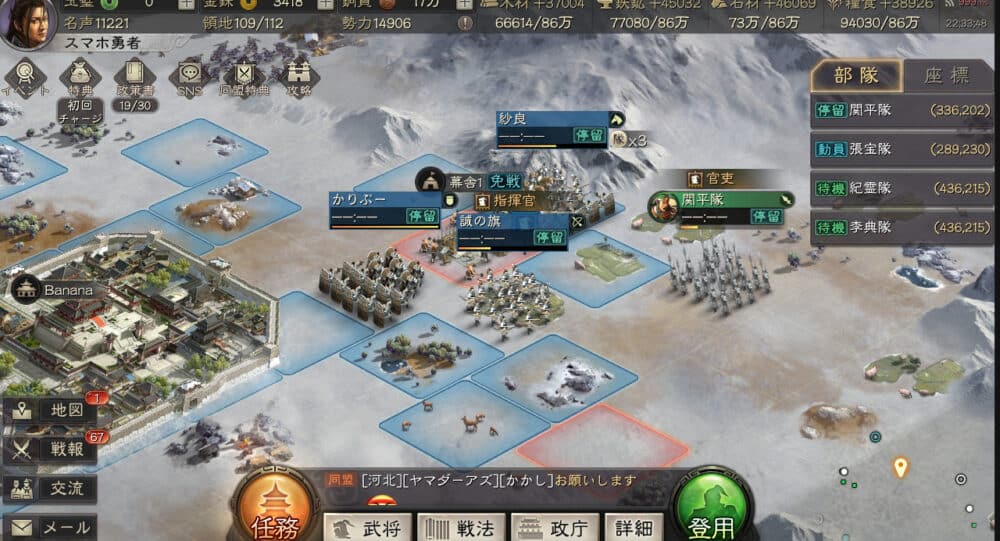Select the 部隊 troops tab

tap(857, 76)
